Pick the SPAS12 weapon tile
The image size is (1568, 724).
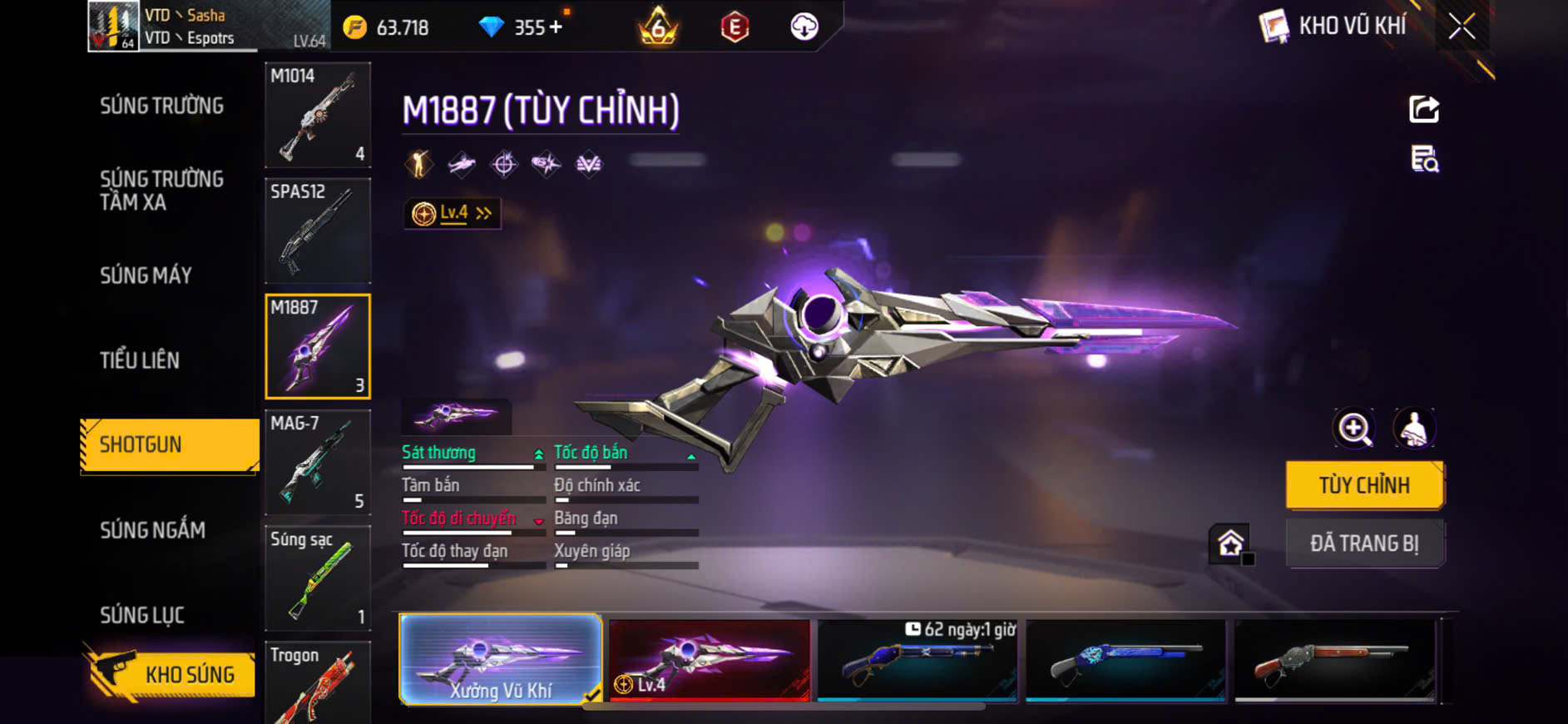(318, 231)
